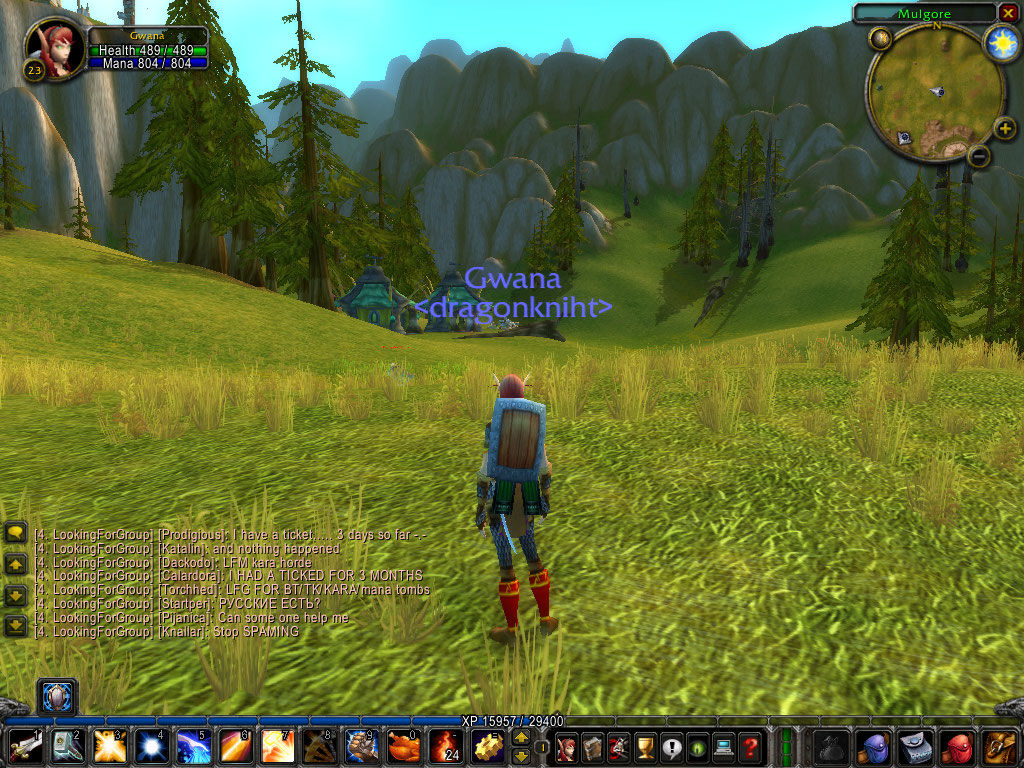This screenshot has height=768, width=1024.
Task: Open the main backpack
Action: pyautogui.click(x=1000, y=746)
